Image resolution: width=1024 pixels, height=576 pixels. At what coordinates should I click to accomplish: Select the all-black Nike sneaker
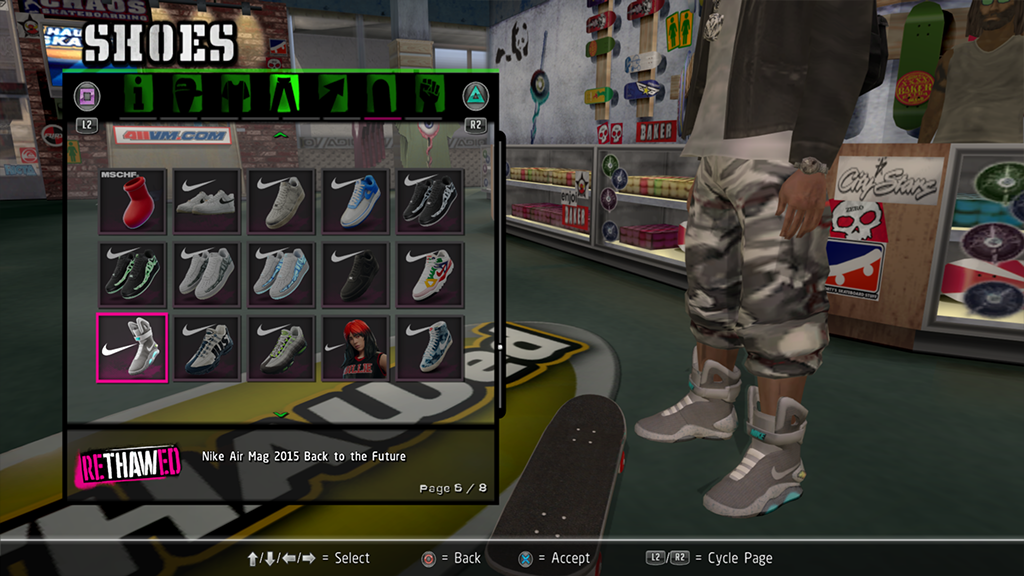355,274
